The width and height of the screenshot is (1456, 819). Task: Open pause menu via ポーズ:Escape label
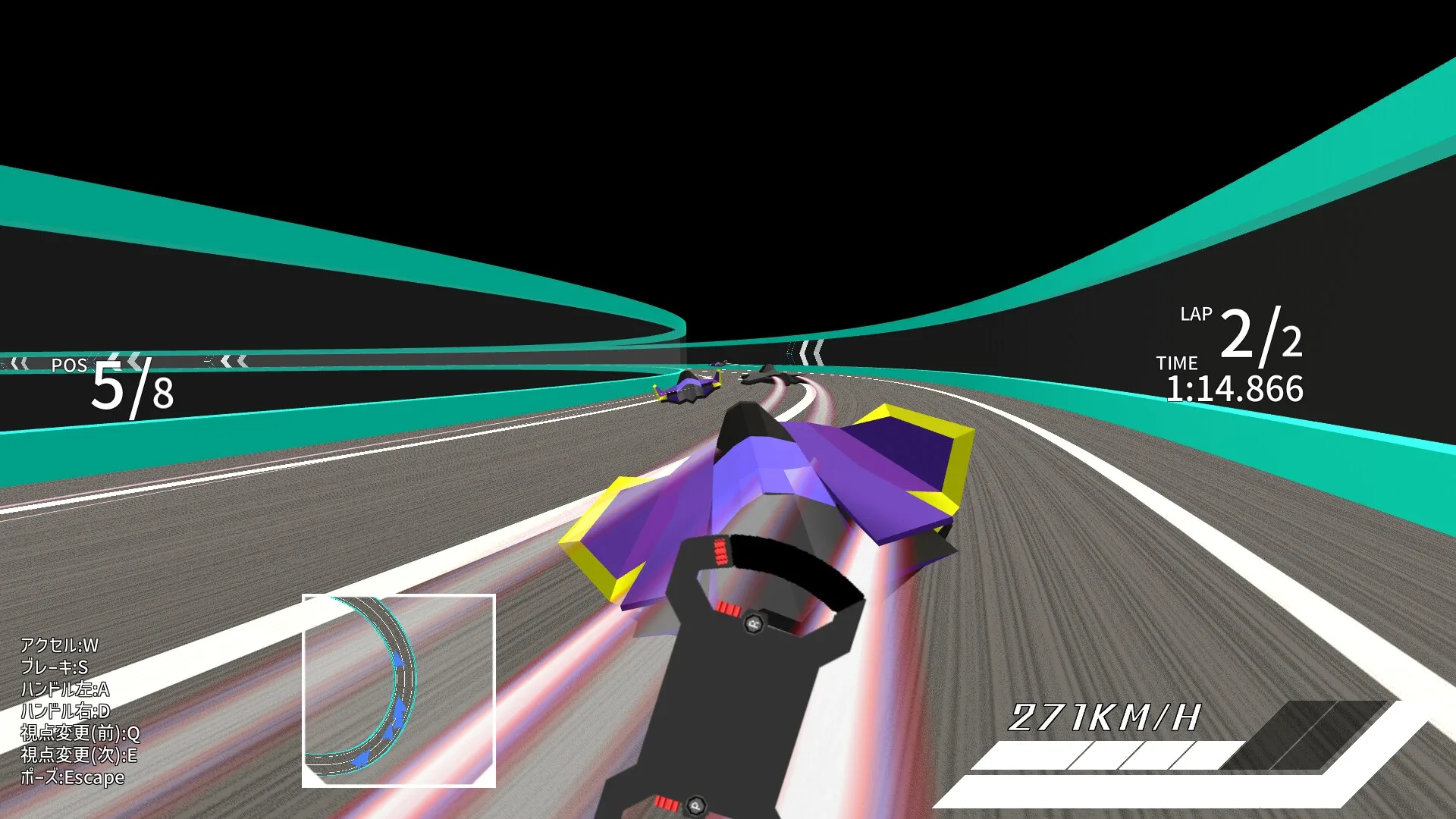72,777
